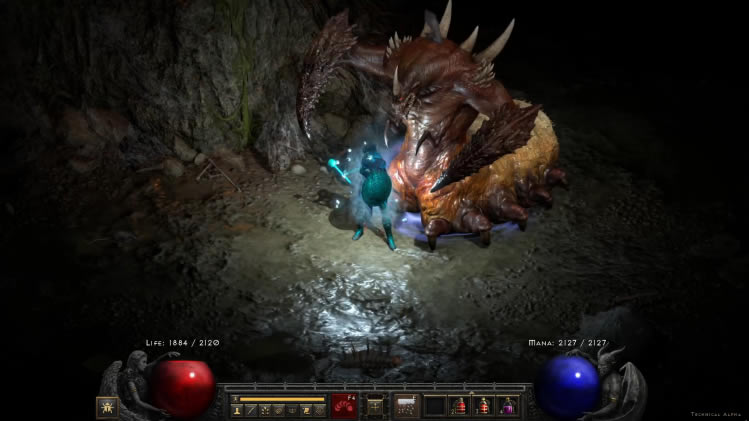Click the beetle bug-report icon
The height and width of the screenshot is (421, 749).
106,406
